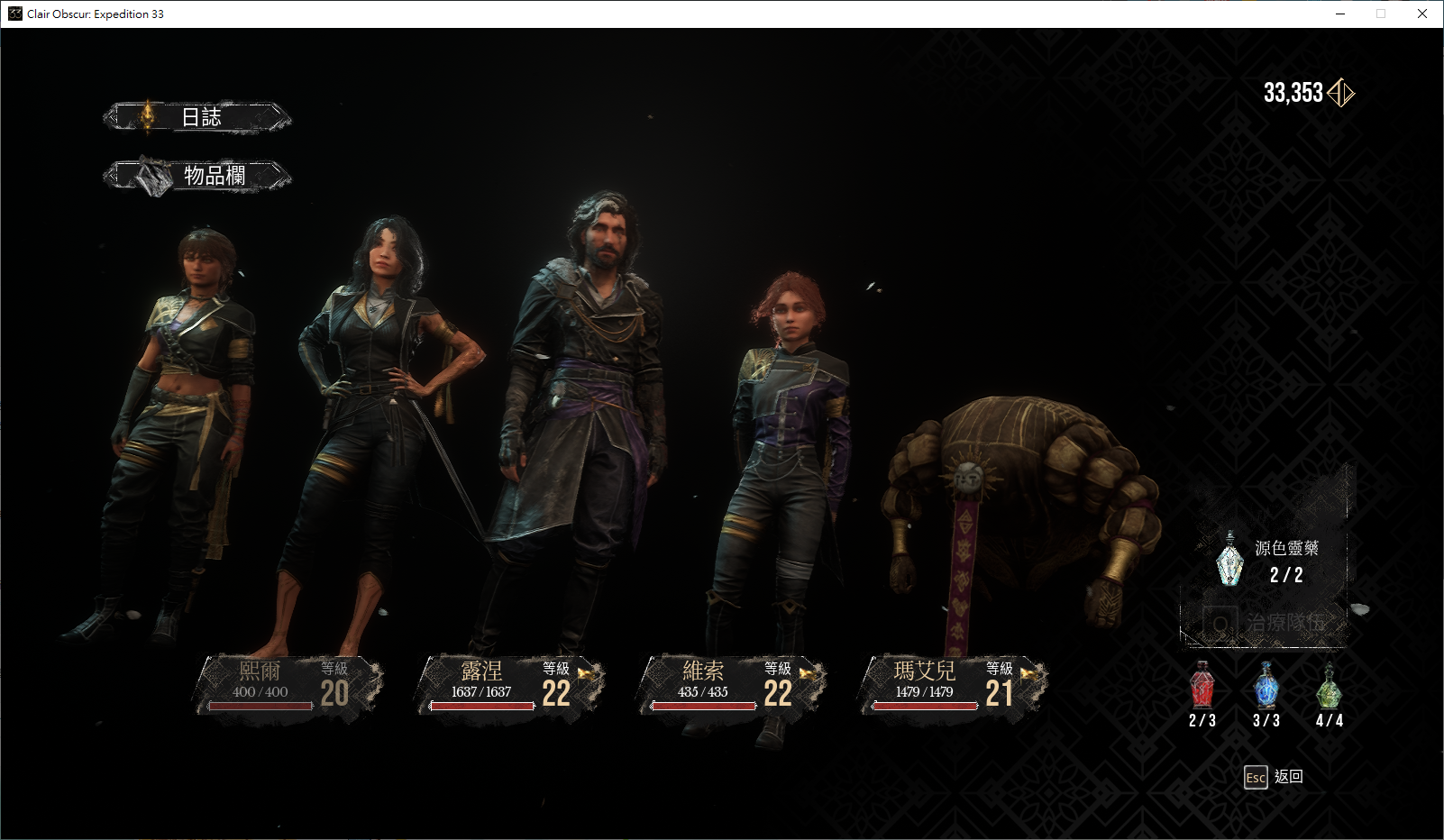Screen dimensions: 1444x840
Task: Close the game window
Action: click(x=1422, y=14)
